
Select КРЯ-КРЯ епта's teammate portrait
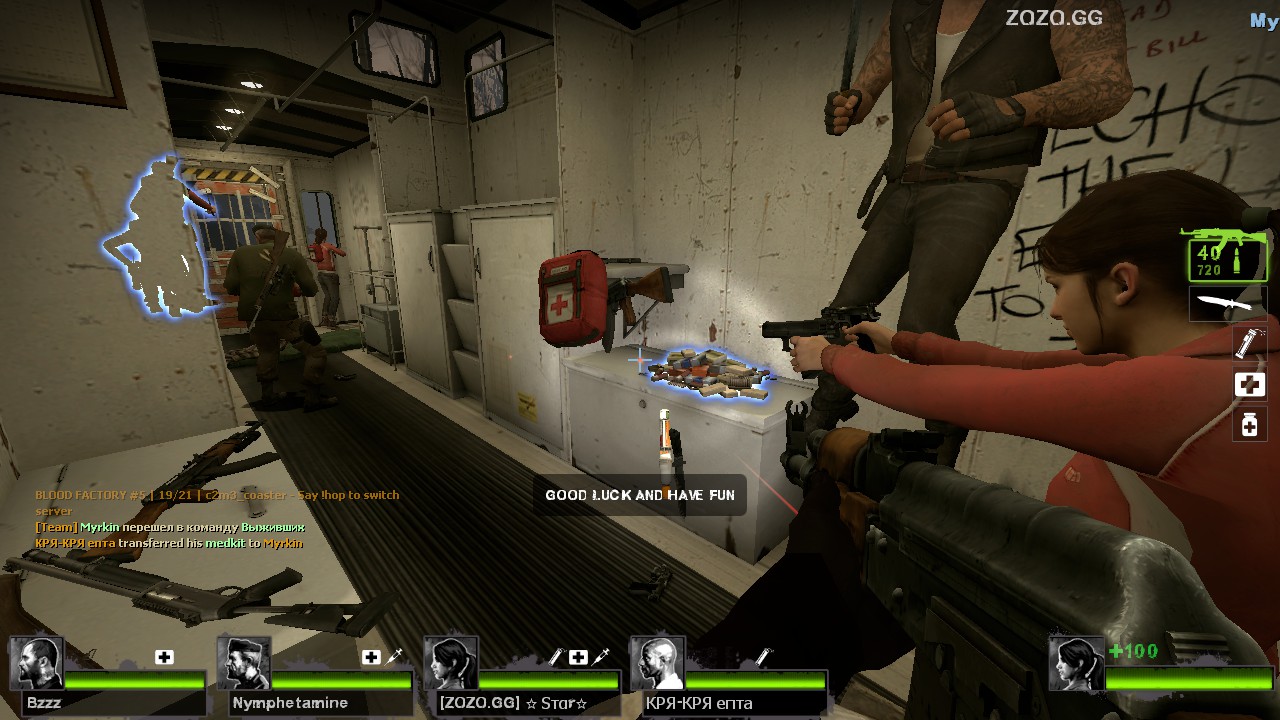click(657, 663)
